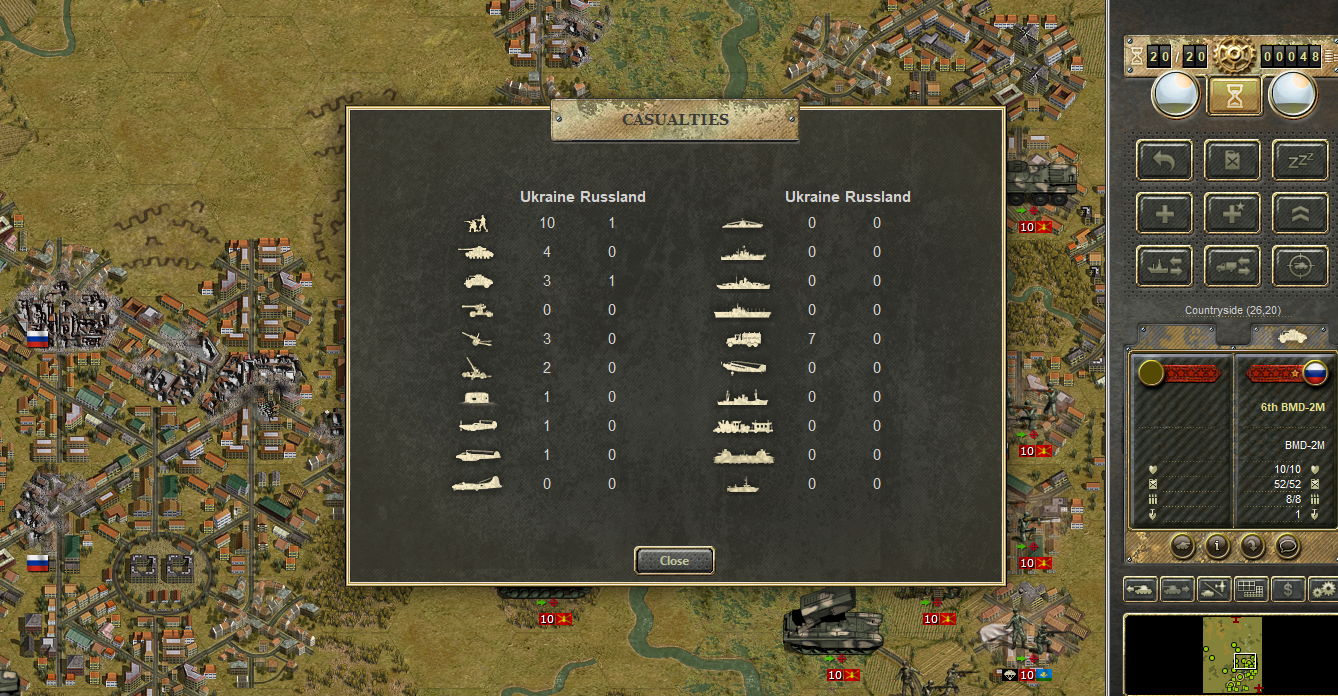Open the strategic map grid button
This screenshot has height=696, width=1338.
(1249, 589)
